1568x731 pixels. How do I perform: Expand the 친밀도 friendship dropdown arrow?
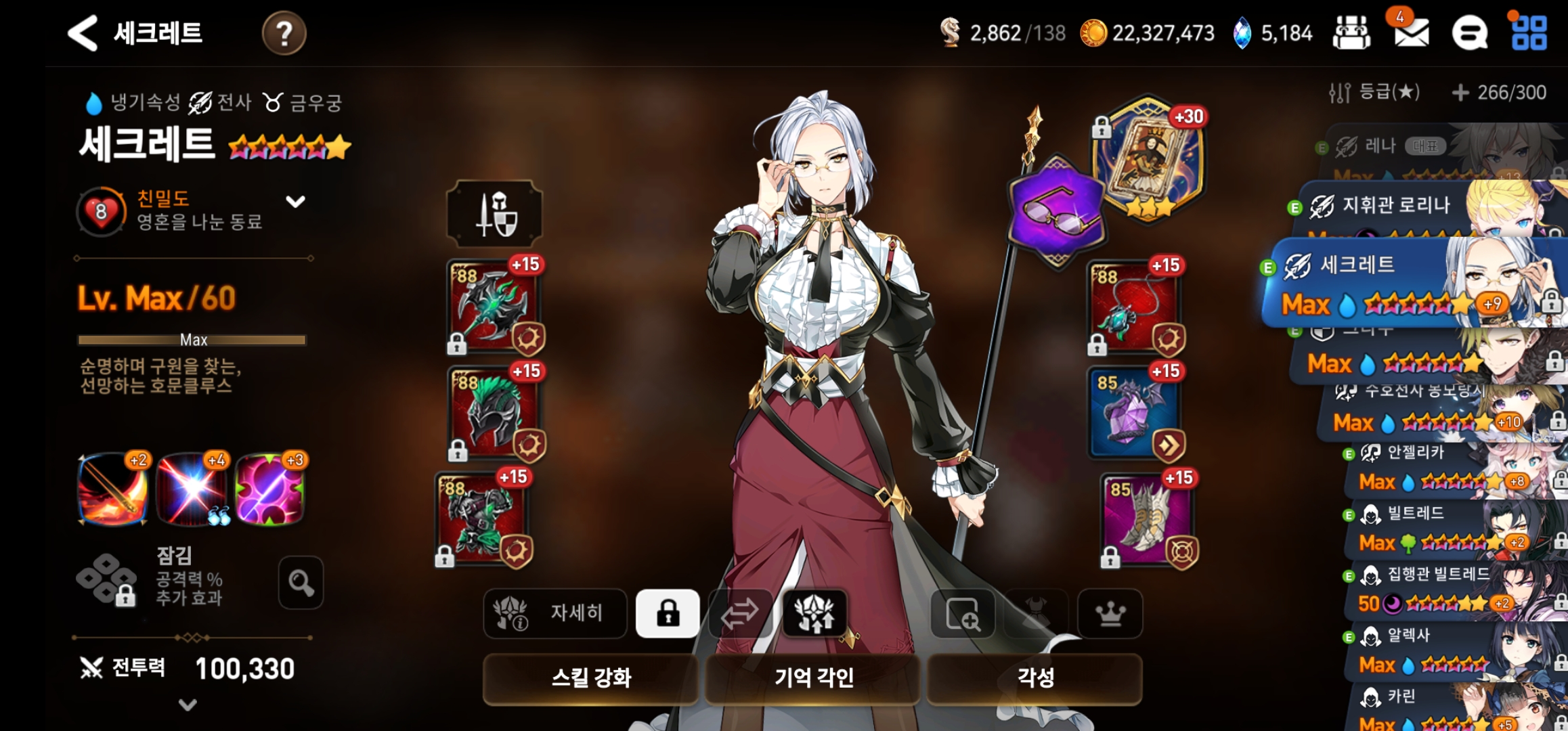295,202
